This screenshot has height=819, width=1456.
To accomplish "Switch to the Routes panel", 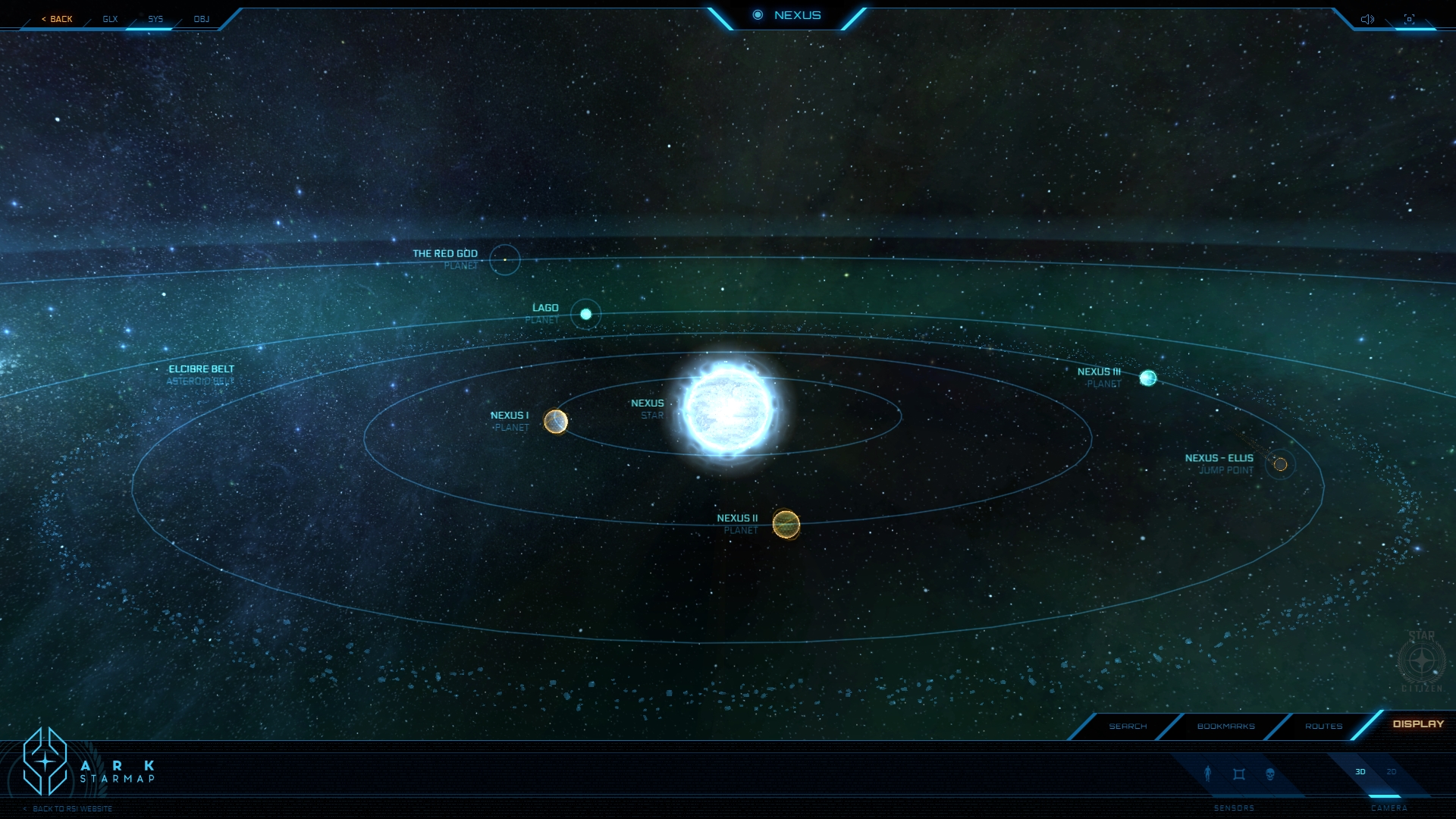I will tap(1323, 726).
